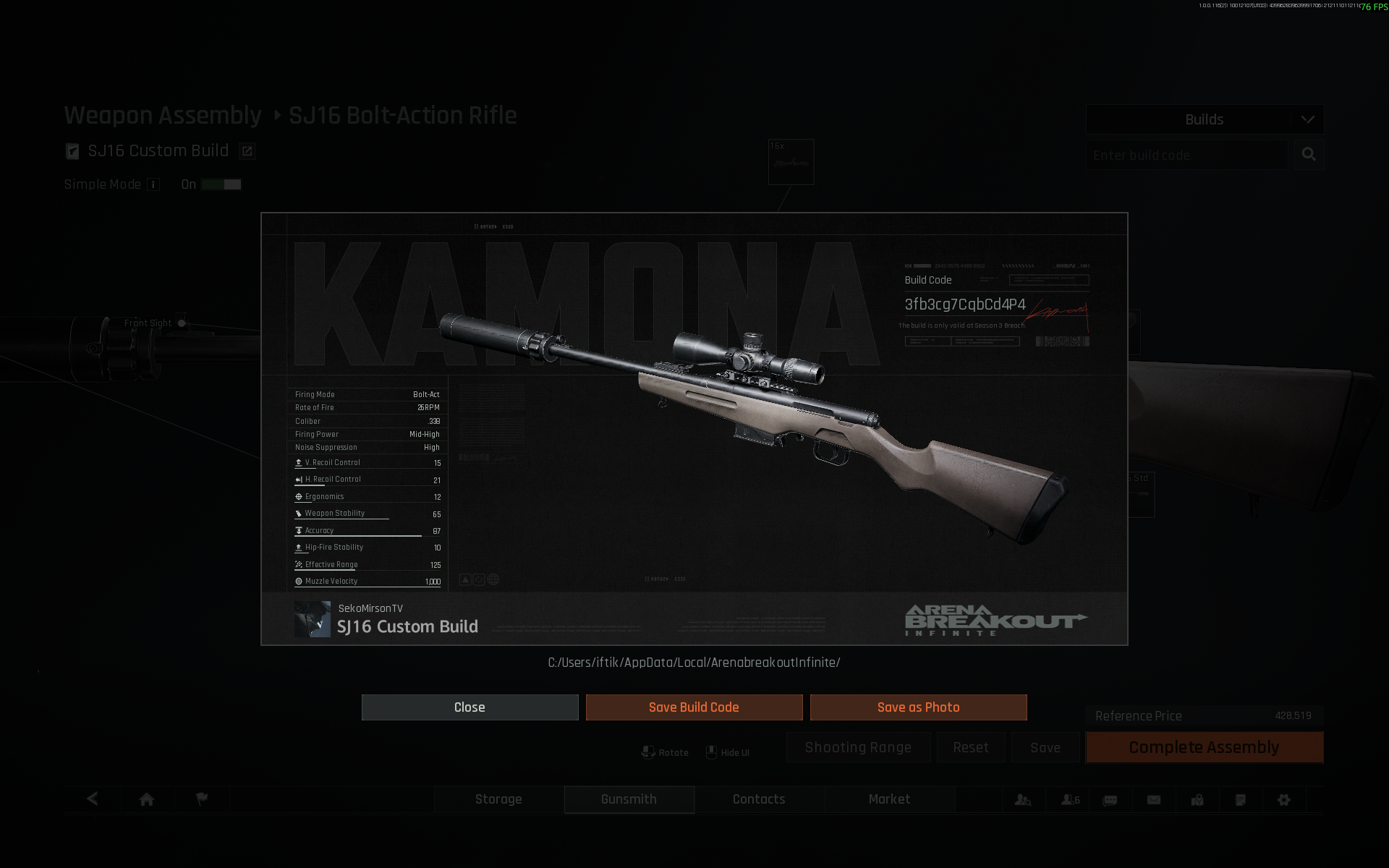
Task: Close the build share dialog
Action: pyautogui.click(x=470, y=707)
